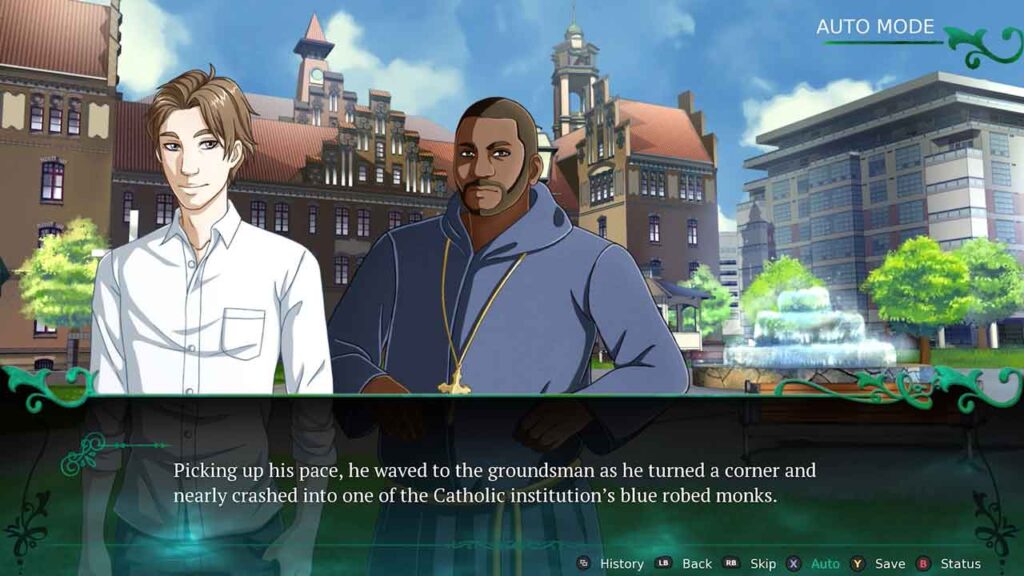The image size is (1024, 576).
Task: Toggle the Auto option in the quick menu
Action: [825, 563]
